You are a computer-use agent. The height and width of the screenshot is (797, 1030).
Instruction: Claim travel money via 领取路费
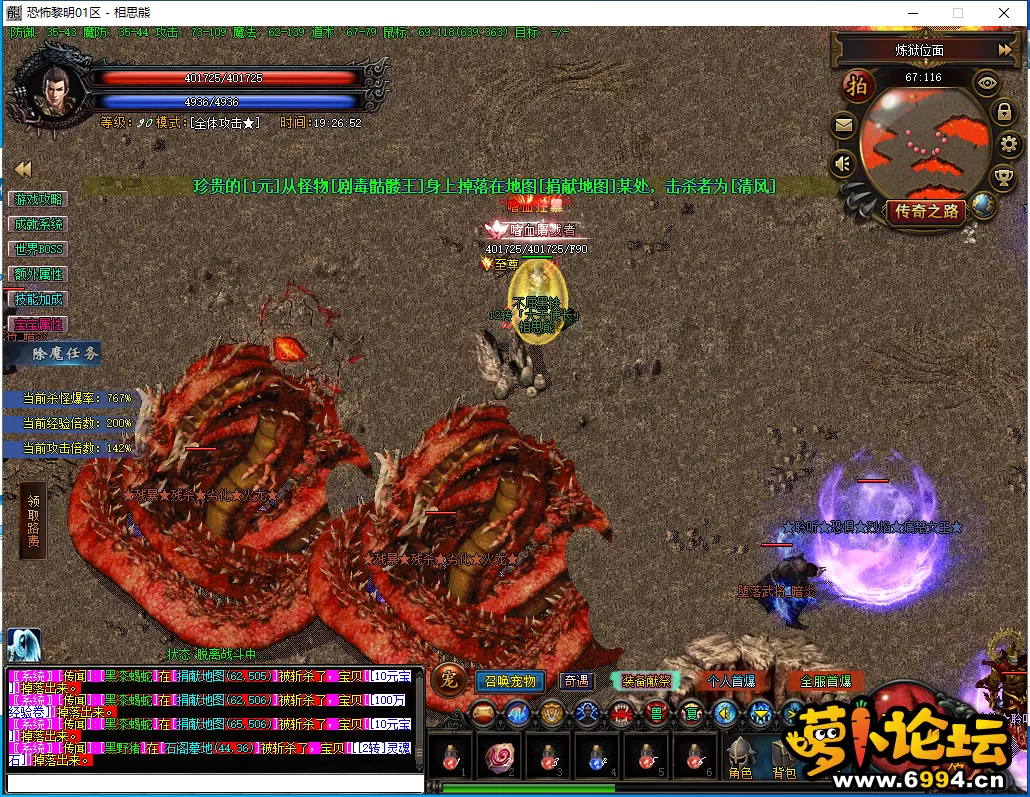coord(33,520)
